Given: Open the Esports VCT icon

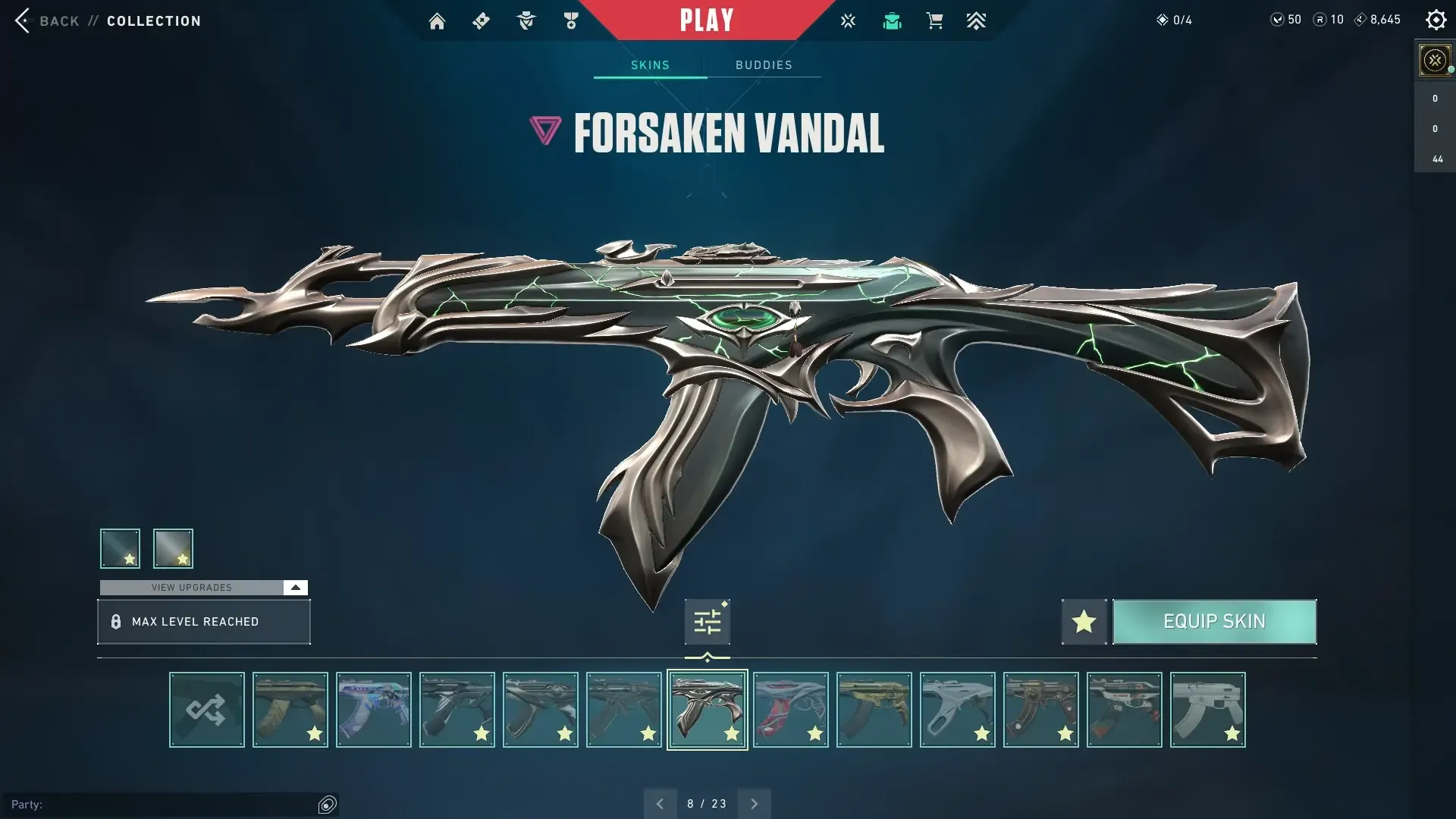Looking at the screenshot, I should [x=848, y=20].
